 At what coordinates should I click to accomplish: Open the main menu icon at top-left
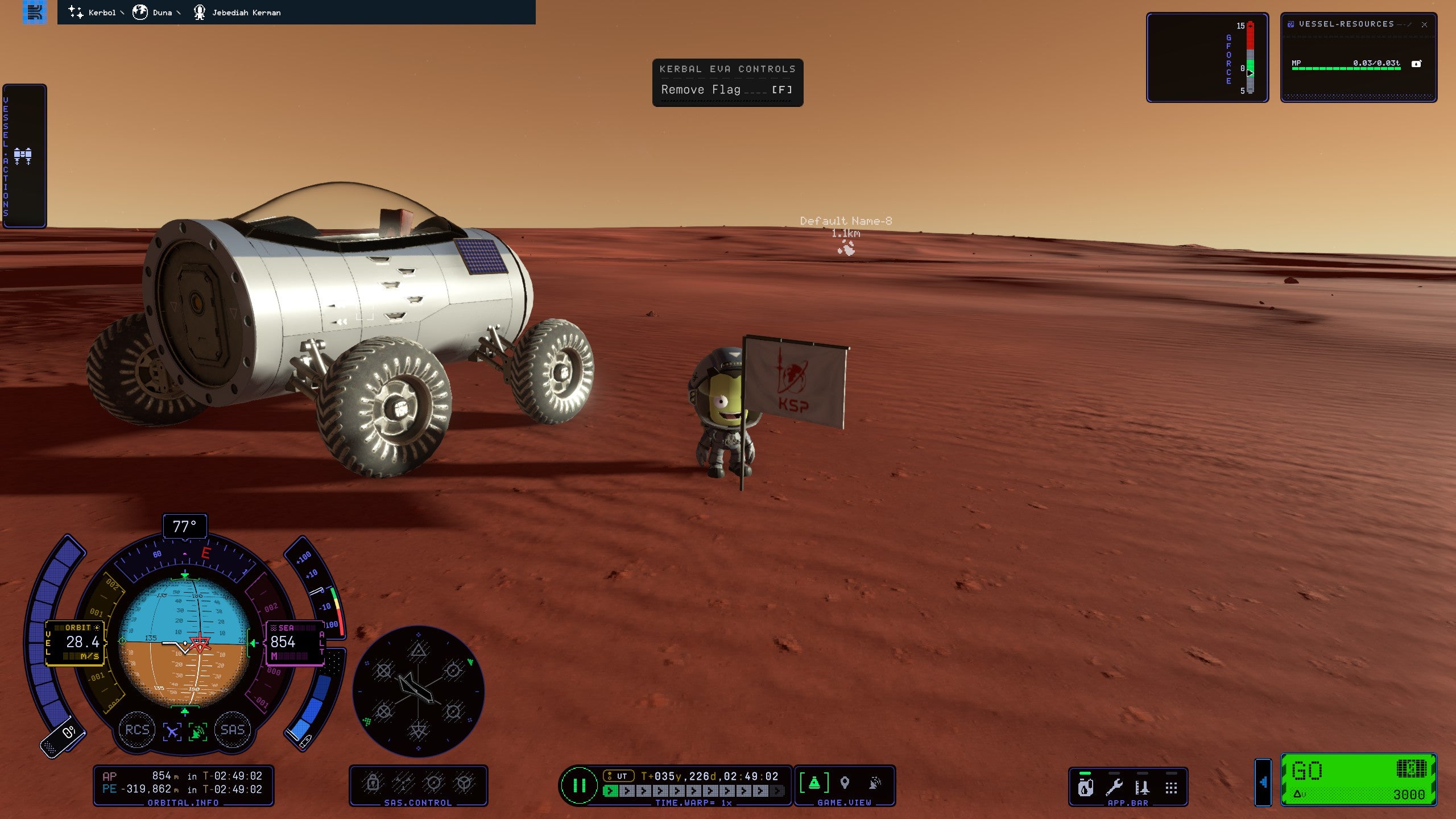[x=34, y=12]
